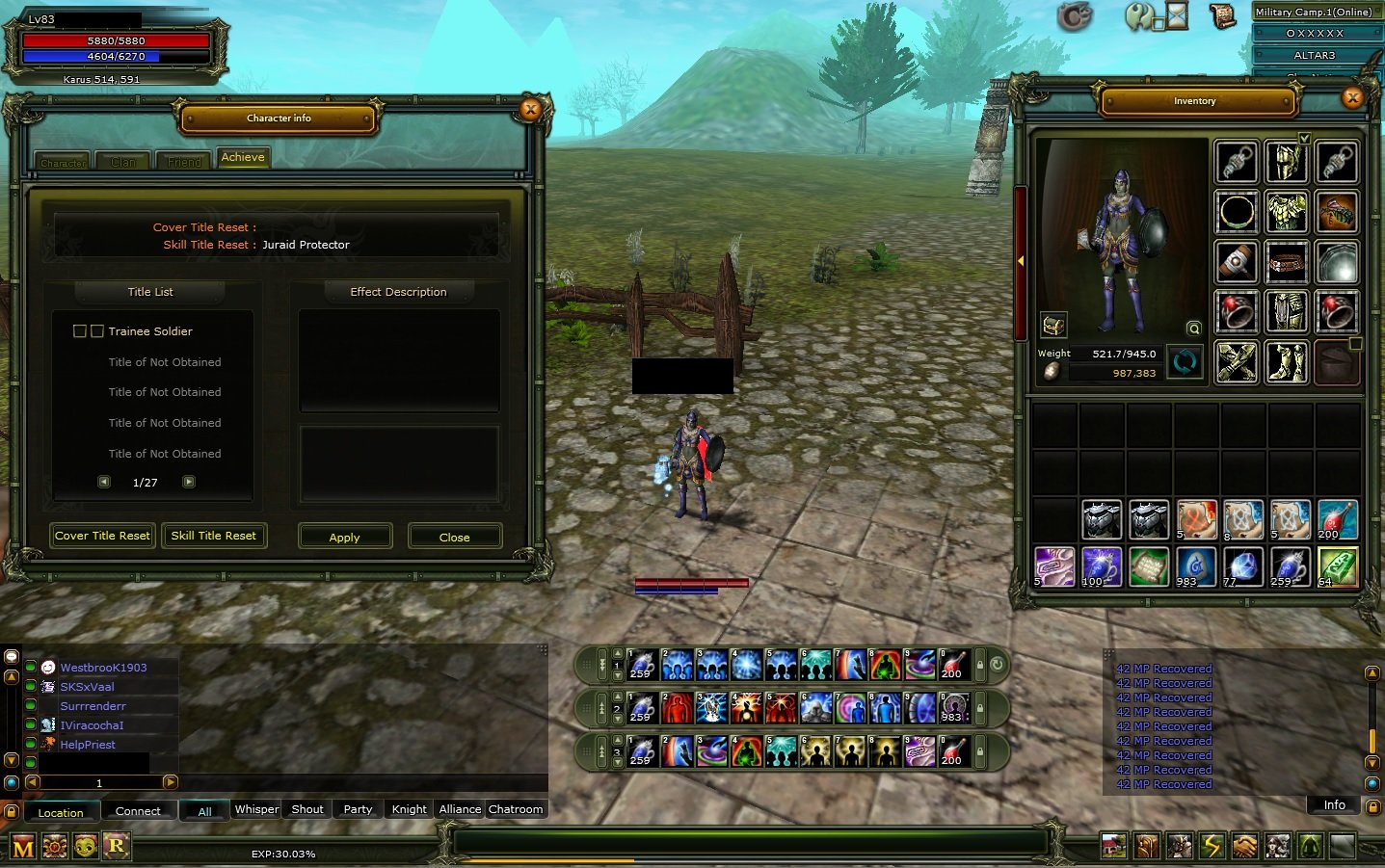Click the house icon on the bottom-right taskbar
1385x868 pixels.
point(1115,847)
